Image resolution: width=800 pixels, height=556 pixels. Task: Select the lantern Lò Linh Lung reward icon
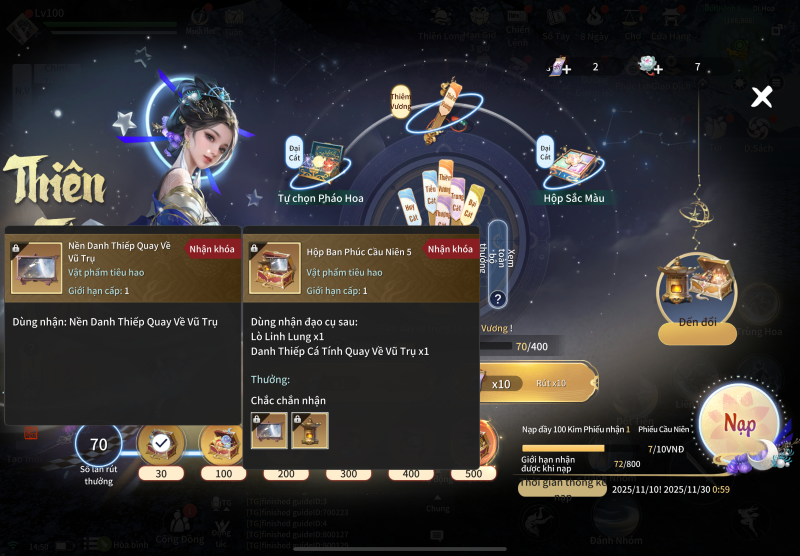coord(310,430)
